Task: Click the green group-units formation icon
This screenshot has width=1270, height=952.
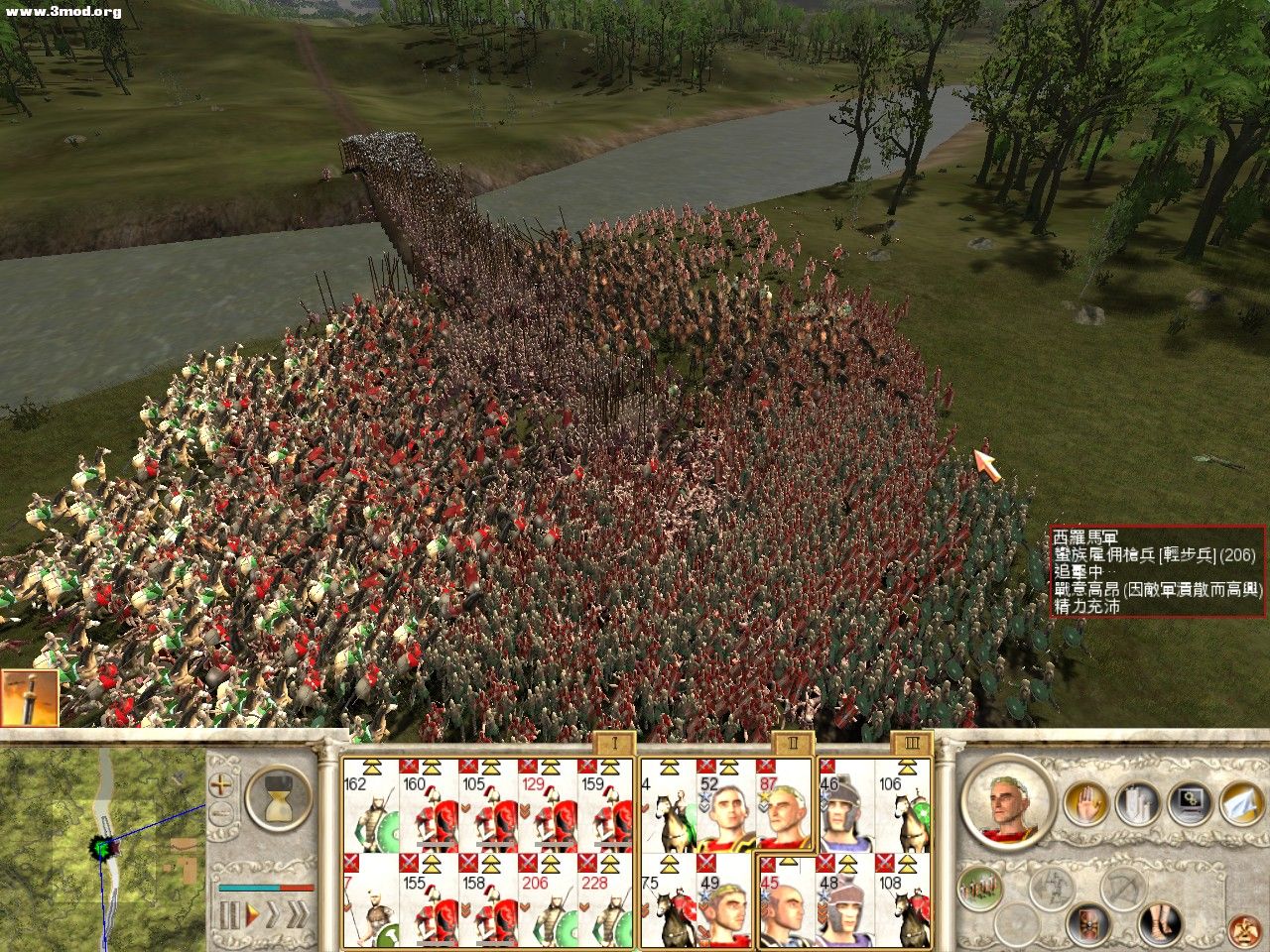Action: pos(978,887)
